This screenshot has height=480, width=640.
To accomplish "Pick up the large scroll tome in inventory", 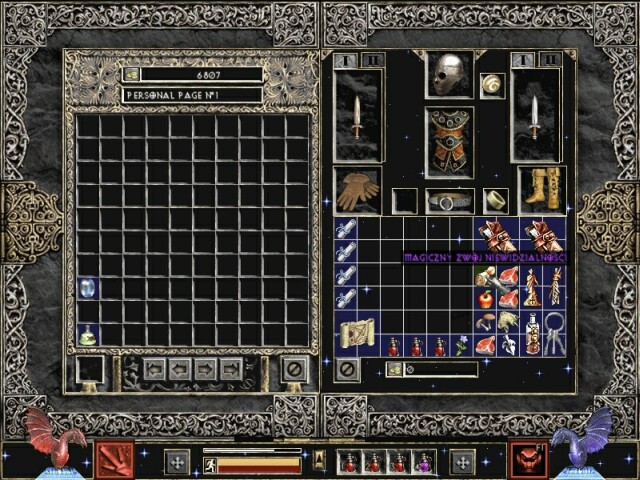I will click(x=357, y=334).
